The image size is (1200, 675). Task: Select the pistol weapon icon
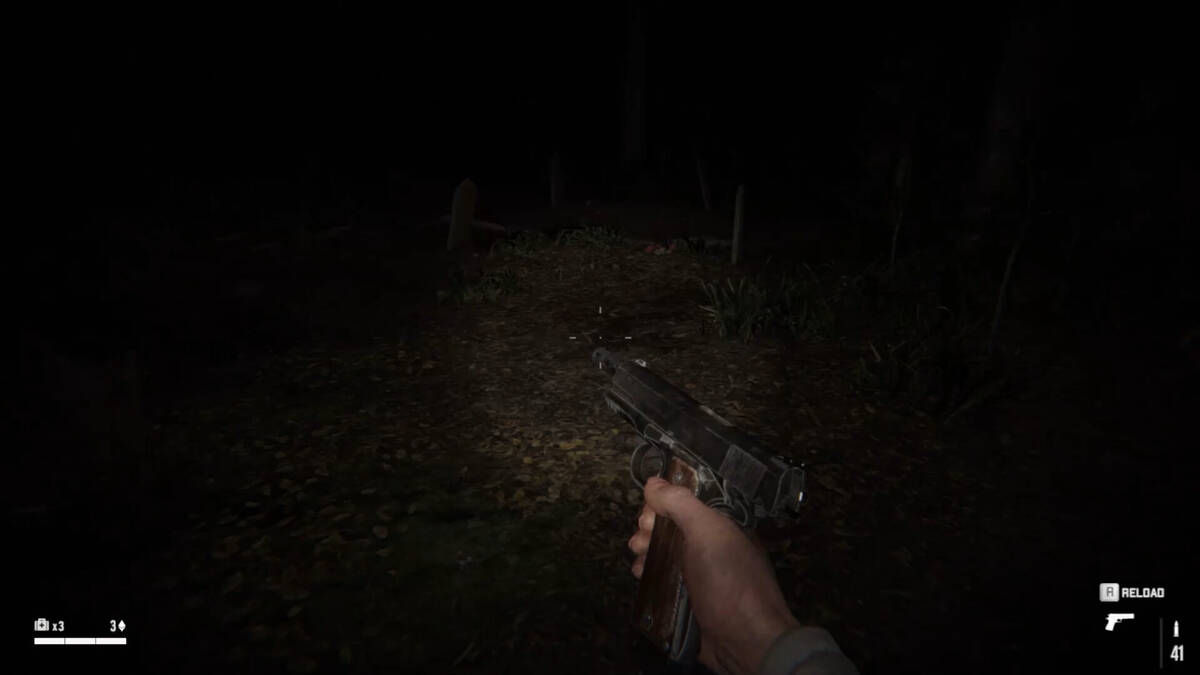(x=1119, y=621)
